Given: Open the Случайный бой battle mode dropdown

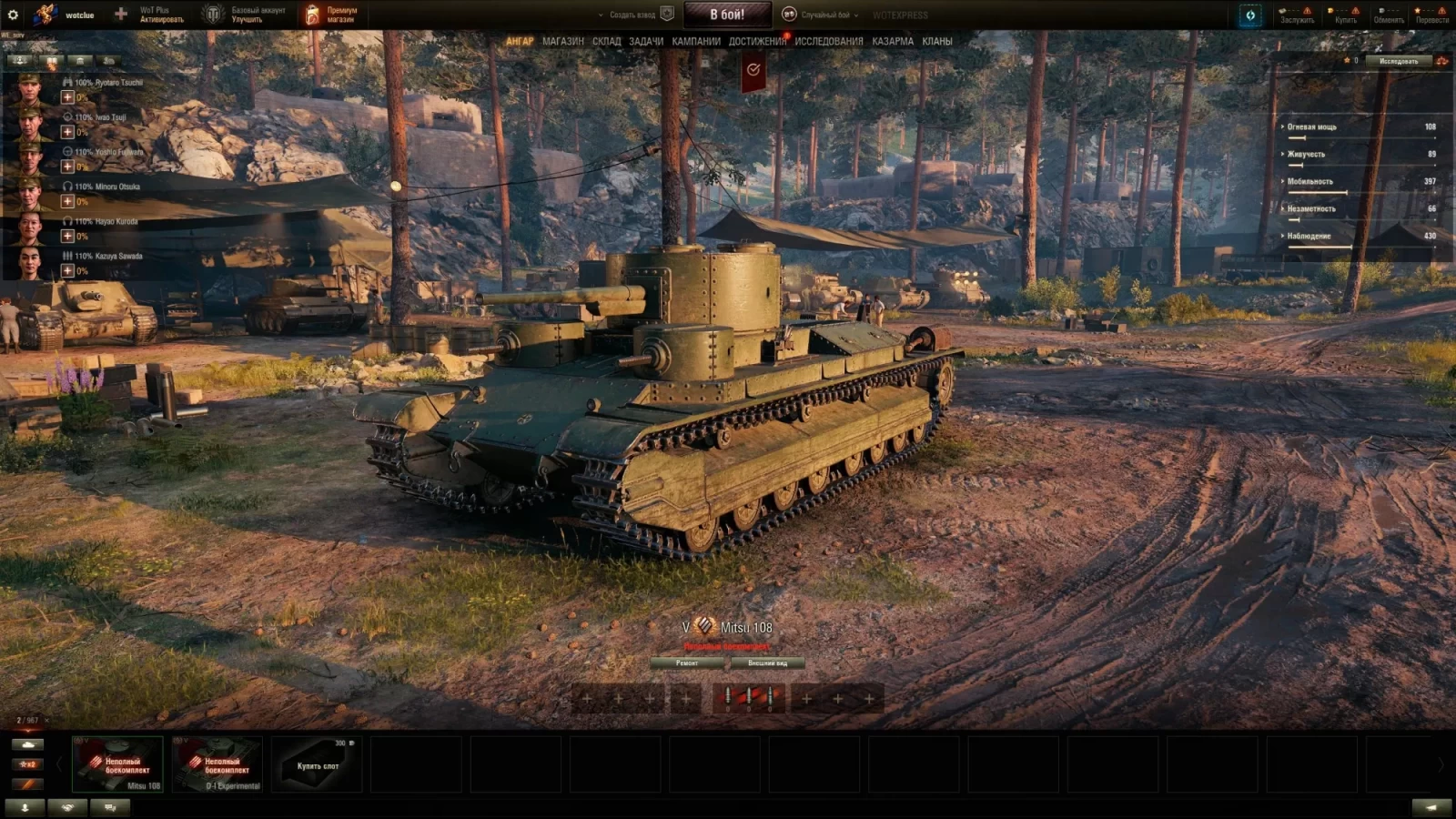Looking at the screenshot, I should click(x=824, y=15).
